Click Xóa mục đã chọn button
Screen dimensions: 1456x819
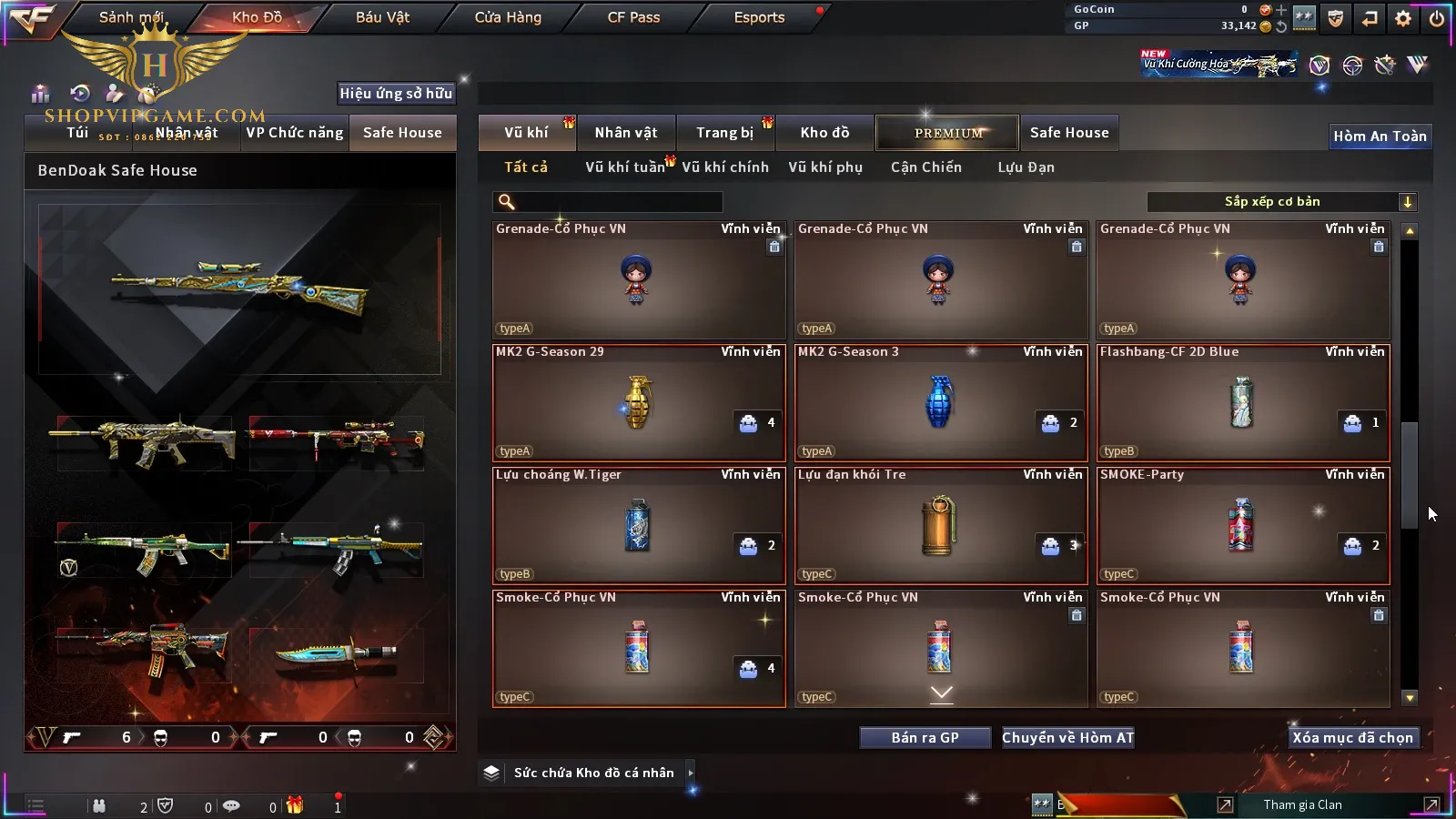(1352, 738)
